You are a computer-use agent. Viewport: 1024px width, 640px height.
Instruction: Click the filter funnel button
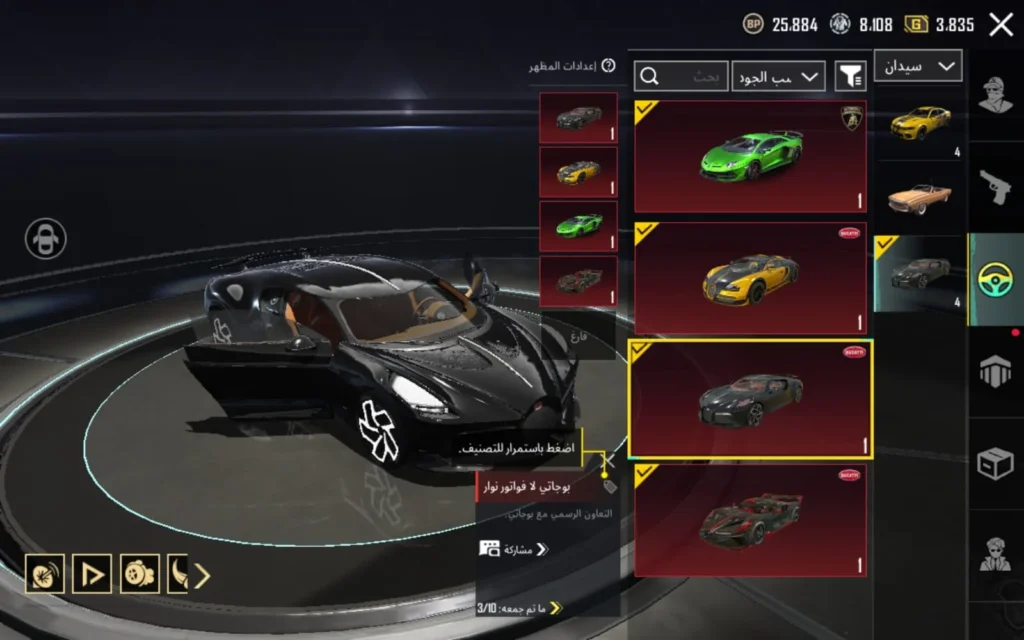pyautogui.click(x=851, y=76)
